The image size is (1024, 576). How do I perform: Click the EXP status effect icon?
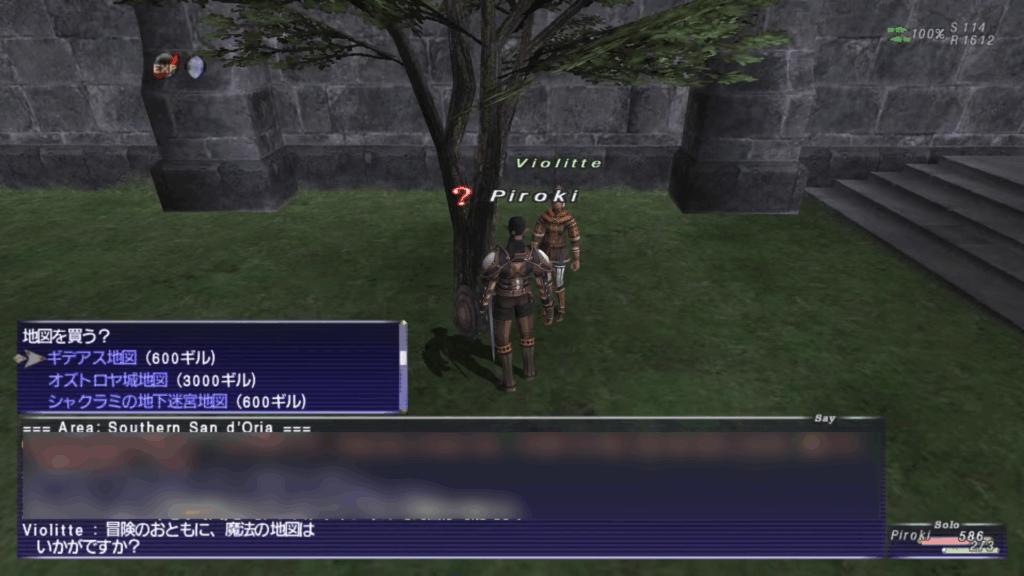(164, 67)
